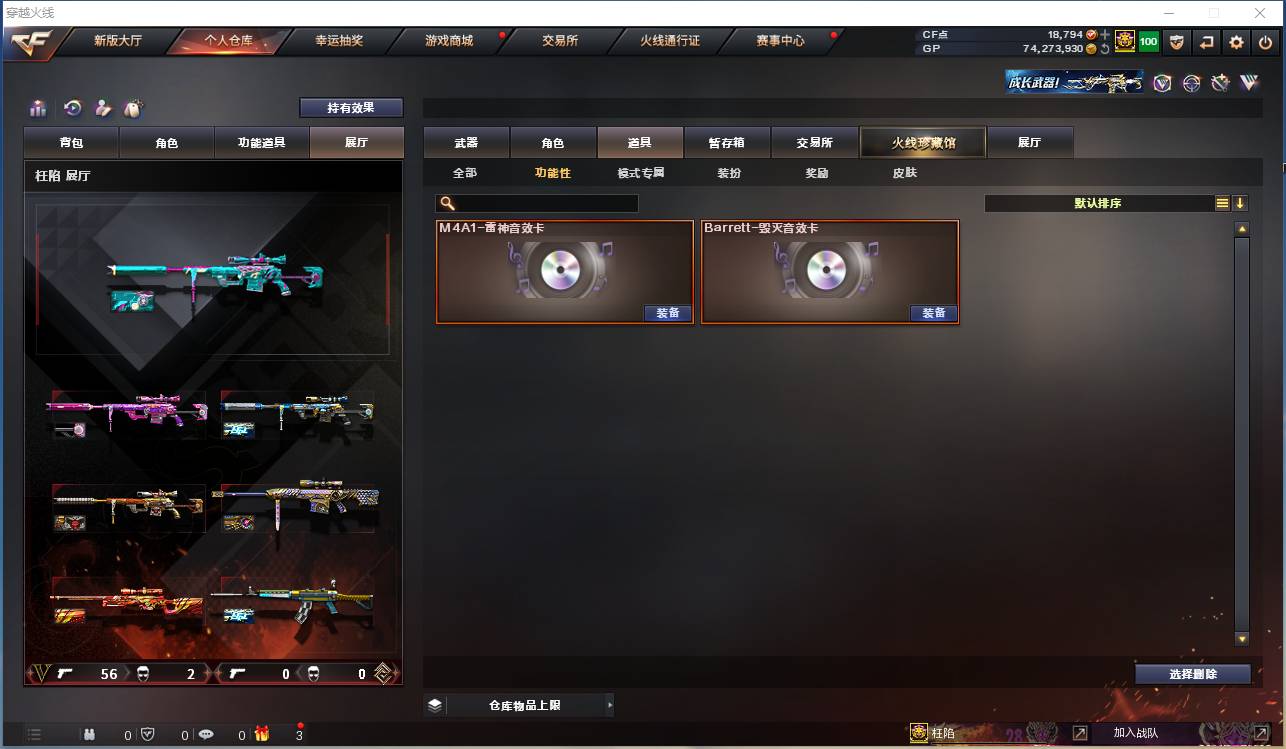Open the CF点 recharge plus icon
The height and width of the screenshot is (749, 1286).
tap(1106, 33)
